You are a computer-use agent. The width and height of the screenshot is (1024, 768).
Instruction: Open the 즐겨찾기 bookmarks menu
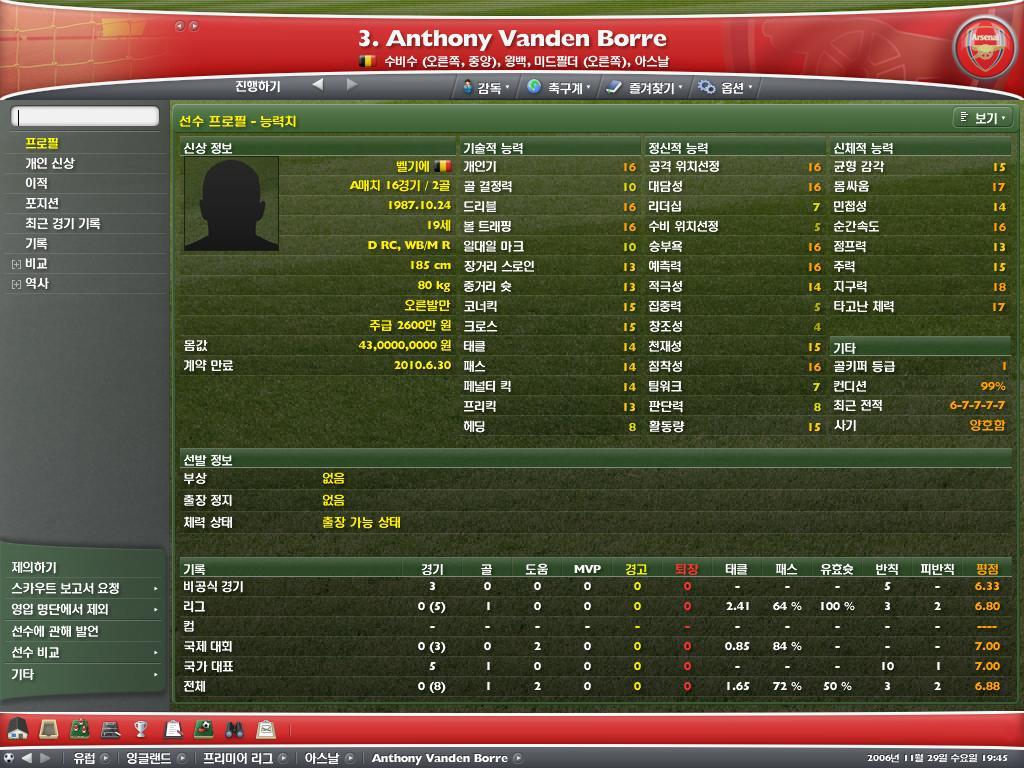[x=645, y=88]
